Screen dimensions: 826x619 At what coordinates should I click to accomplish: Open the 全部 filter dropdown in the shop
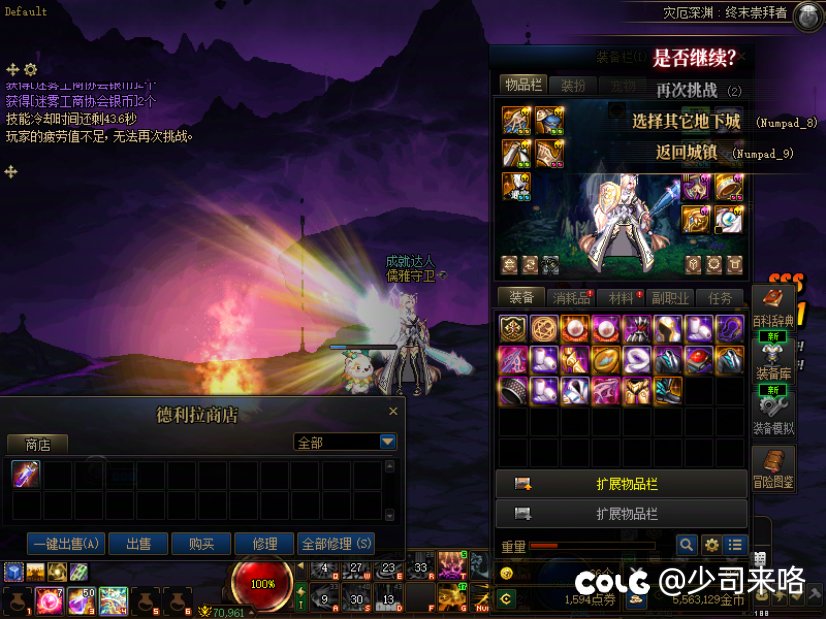coord(388,442)
